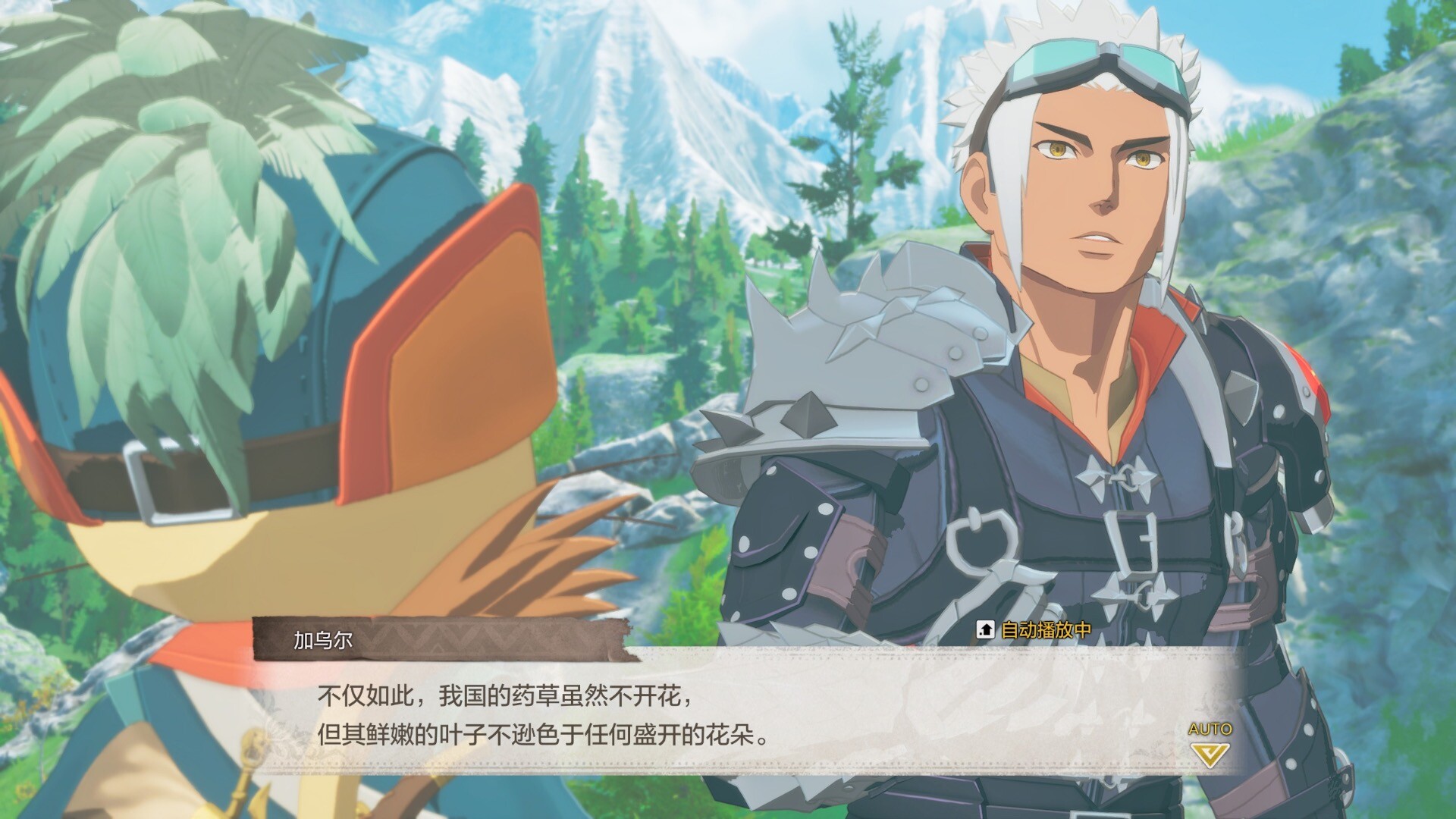Toggle the AUTO dialogue advance arrow
Screen dimensions: 1456x819
click(1210, 752)
